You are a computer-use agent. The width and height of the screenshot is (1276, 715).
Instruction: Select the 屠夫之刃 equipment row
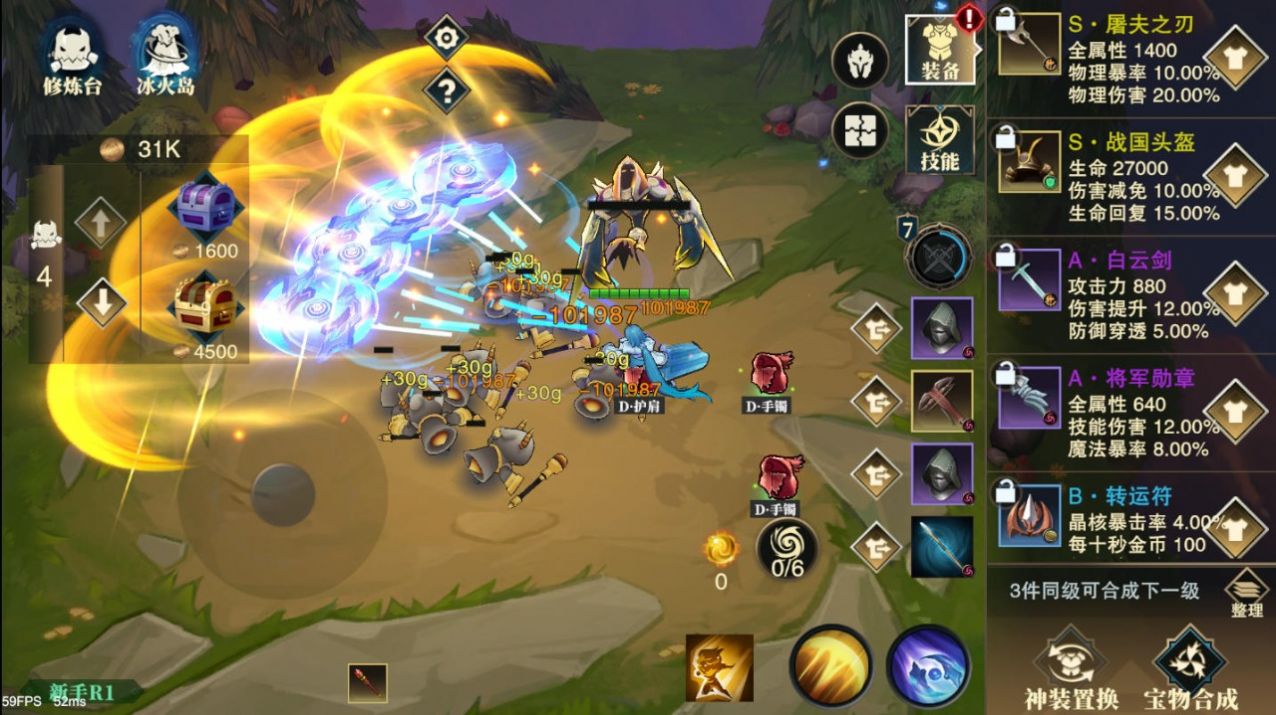[1100, 60]
